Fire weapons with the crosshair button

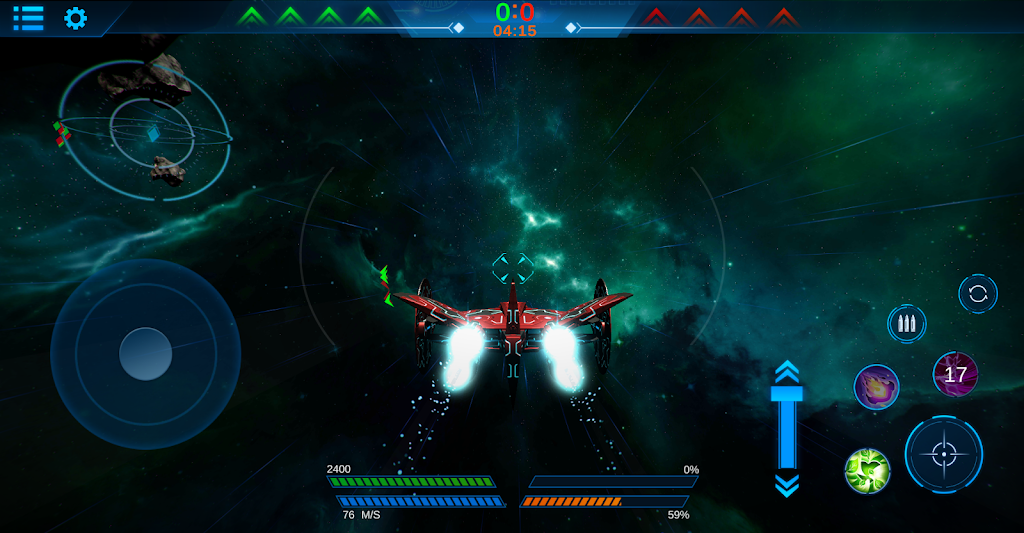pyautogui.click(x=943, y=454)
